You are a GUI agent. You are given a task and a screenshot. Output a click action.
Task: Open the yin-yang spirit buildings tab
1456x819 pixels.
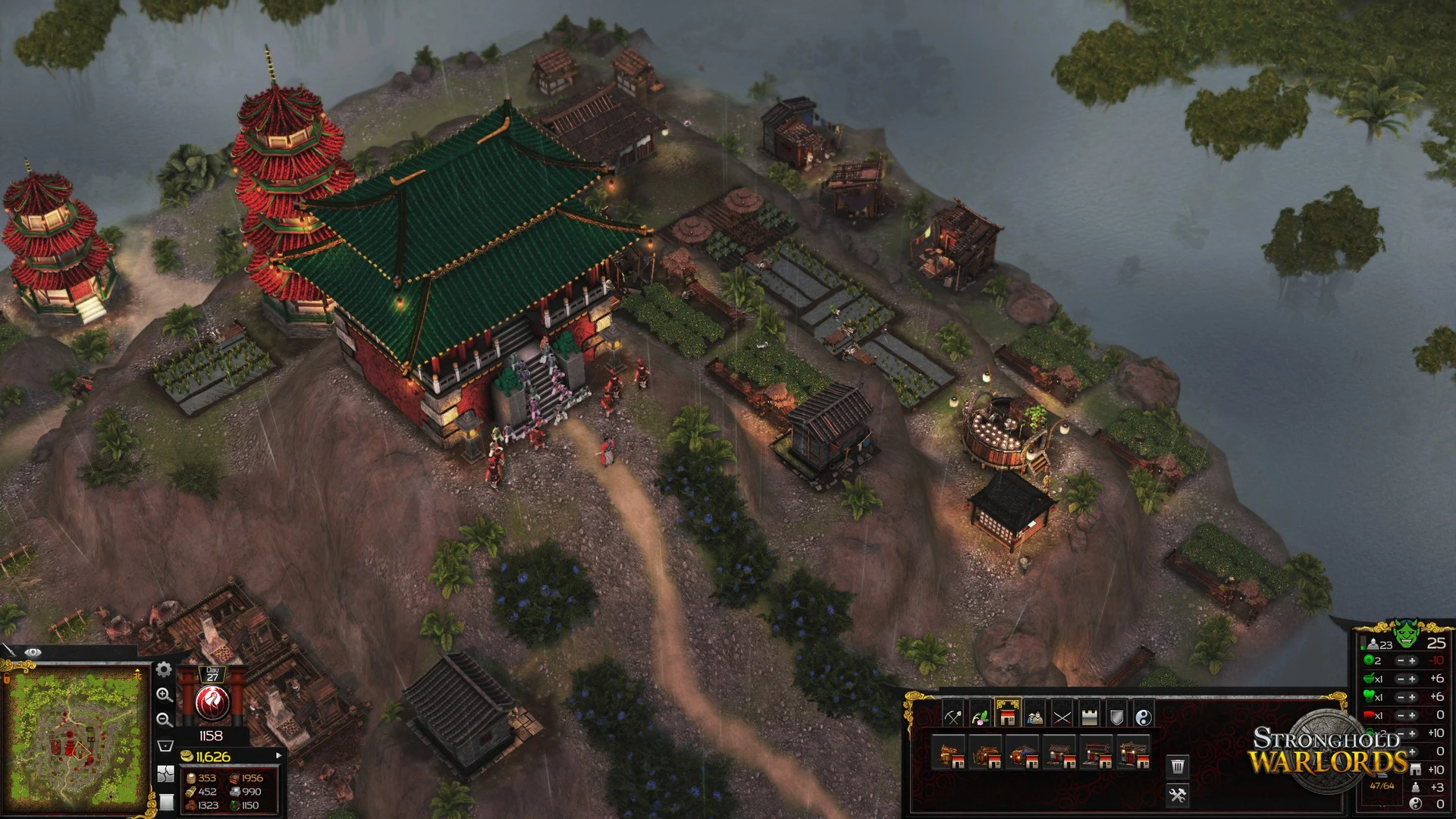pos(1144,716)
